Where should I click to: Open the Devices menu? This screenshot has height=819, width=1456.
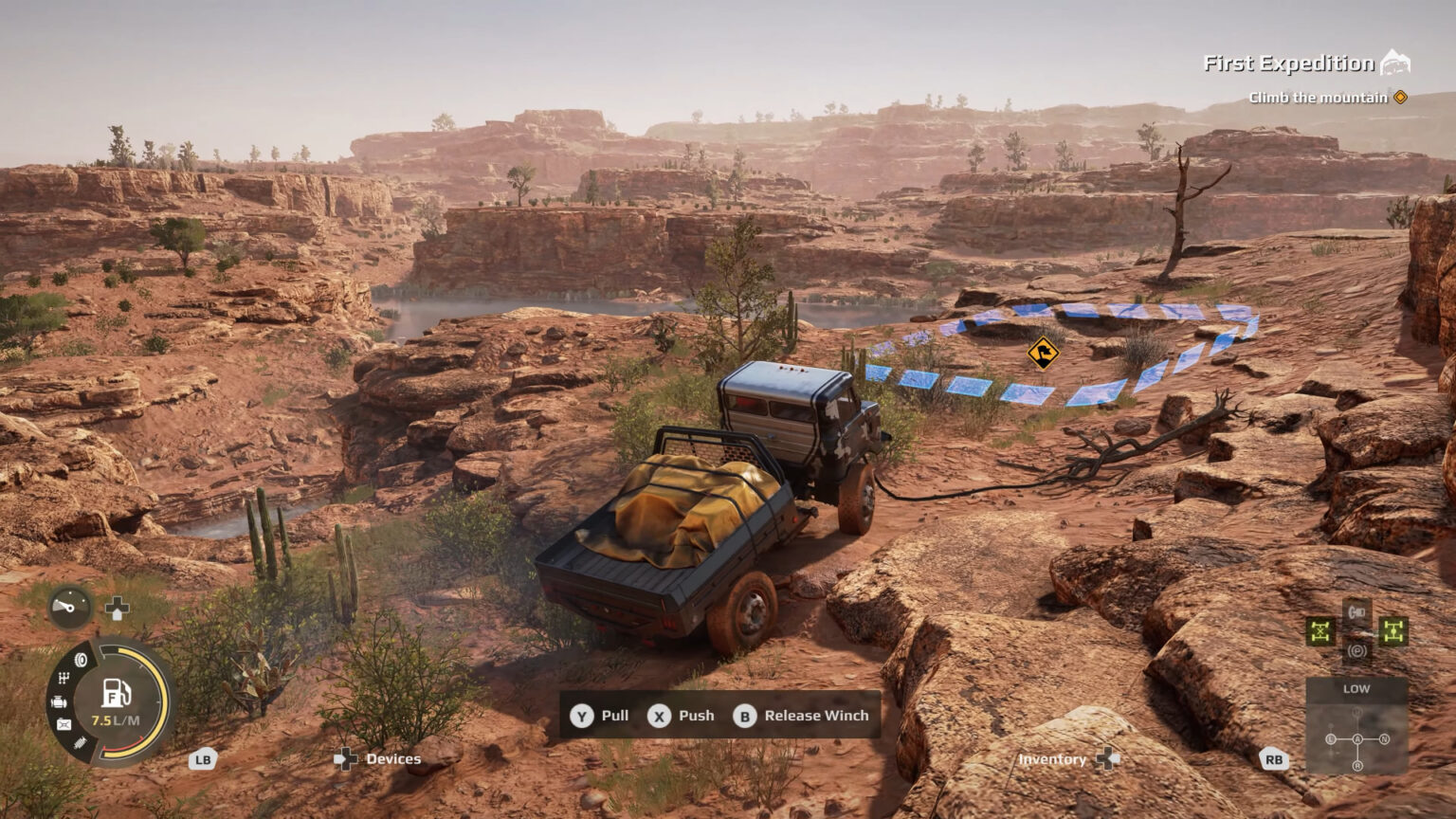pyautogui.click(x=391, y=759)
